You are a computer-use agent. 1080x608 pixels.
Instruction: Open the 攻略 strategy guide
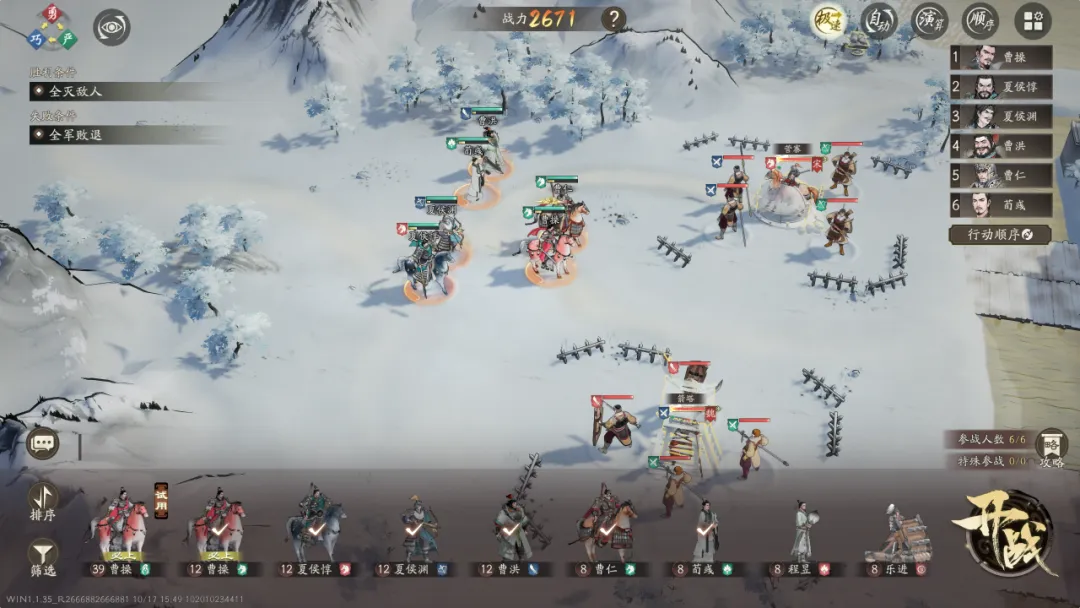pyautogui.click(x=1051, y=449)
